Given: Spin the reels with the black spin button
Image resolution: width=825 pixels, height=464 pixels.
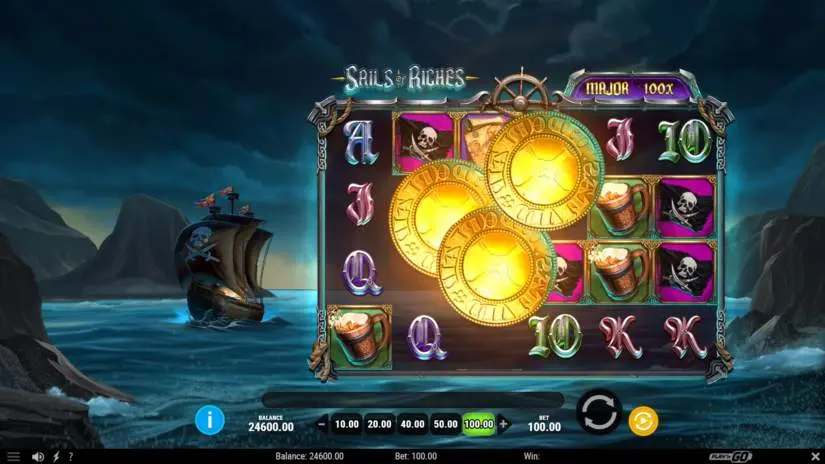Looking at the screenshot, I should (598, 412).
